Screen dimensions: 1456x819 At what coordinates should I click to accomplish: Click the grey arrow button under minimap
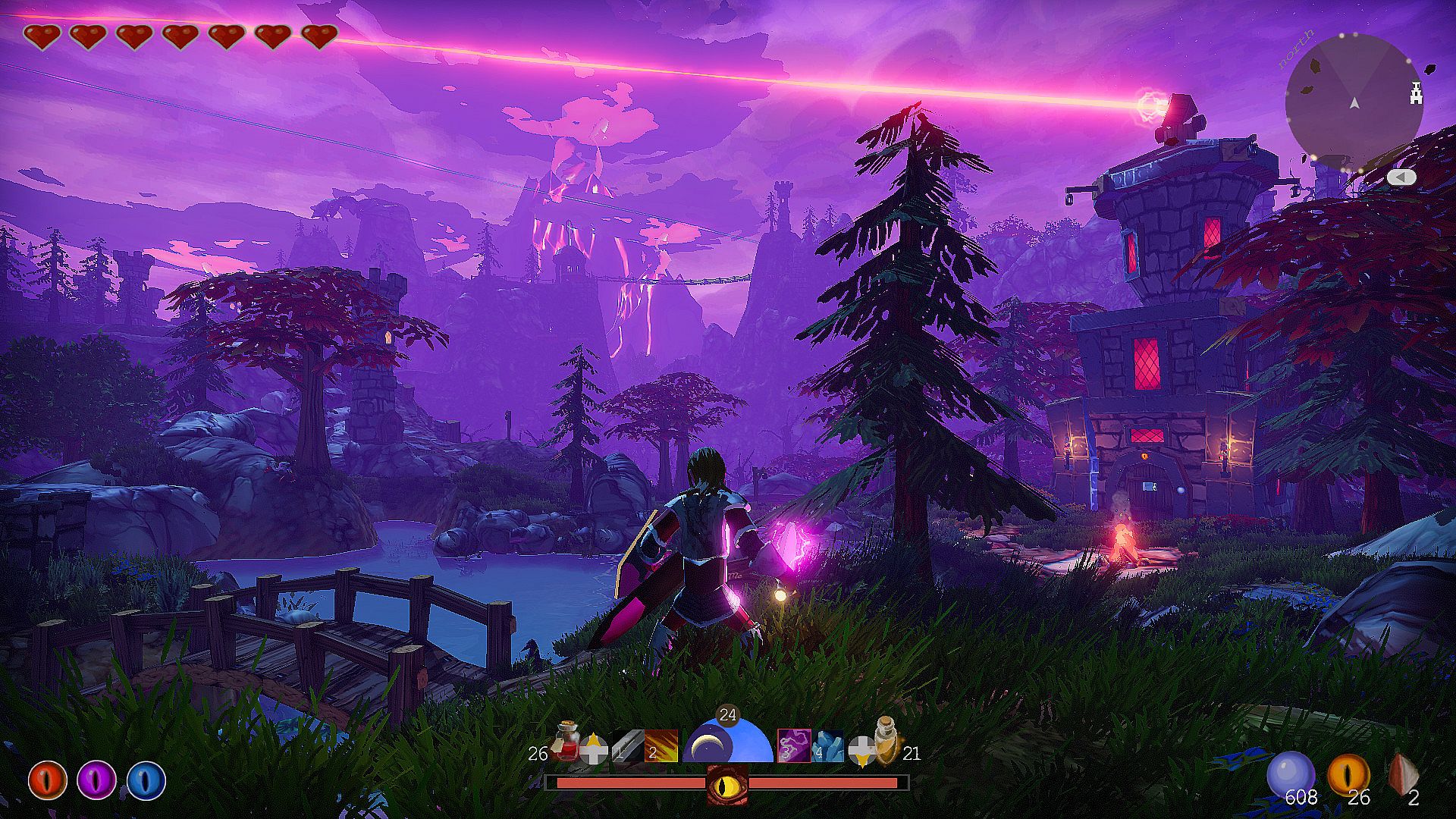tap(1401, 177)
